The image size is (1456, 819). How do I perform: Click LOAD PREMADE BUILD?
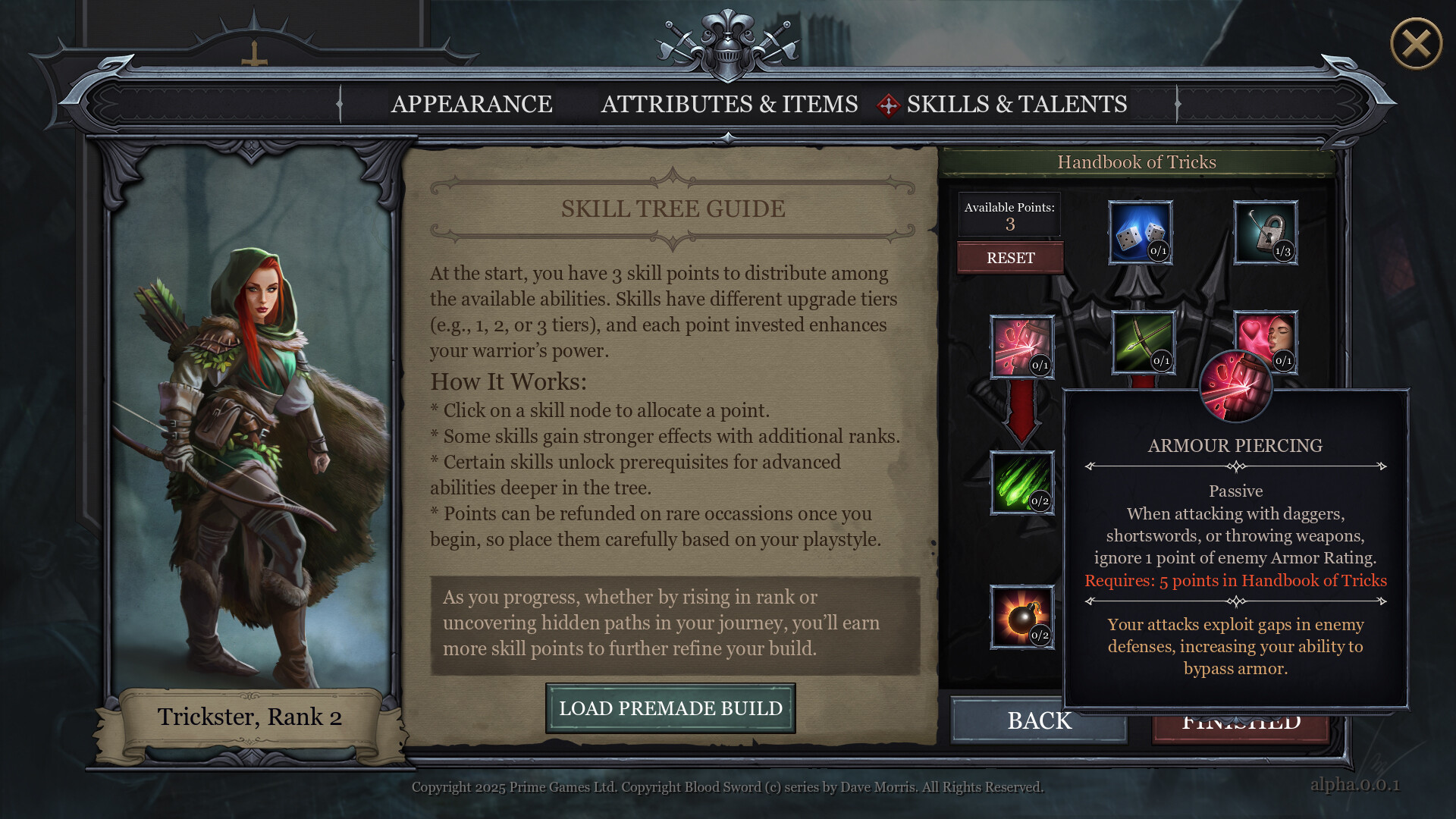pyautogui.click(x=670, y=708)
